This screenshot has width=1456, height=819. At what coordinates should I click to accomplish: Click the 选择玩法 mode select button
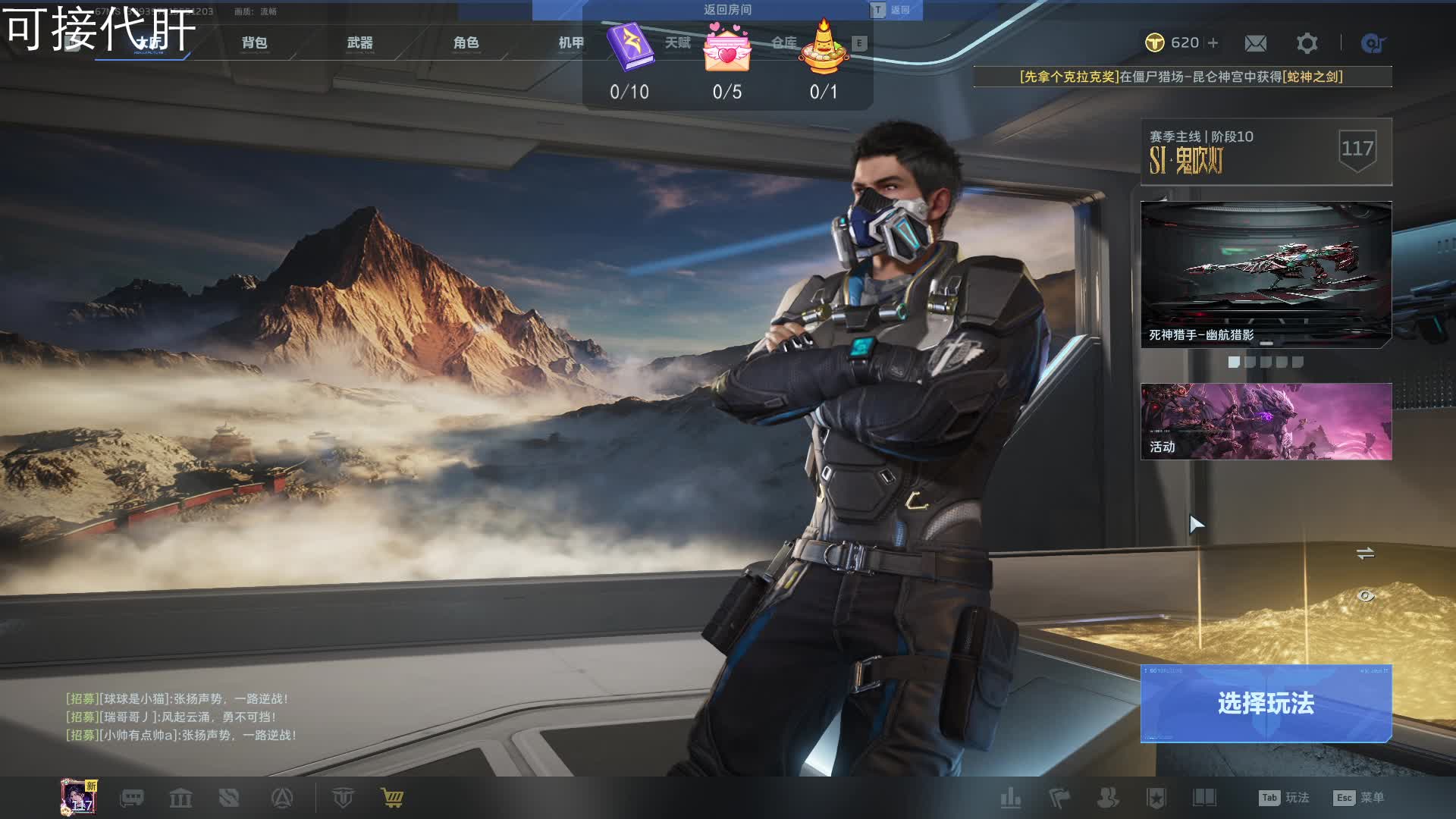(x=1266, y=703)
